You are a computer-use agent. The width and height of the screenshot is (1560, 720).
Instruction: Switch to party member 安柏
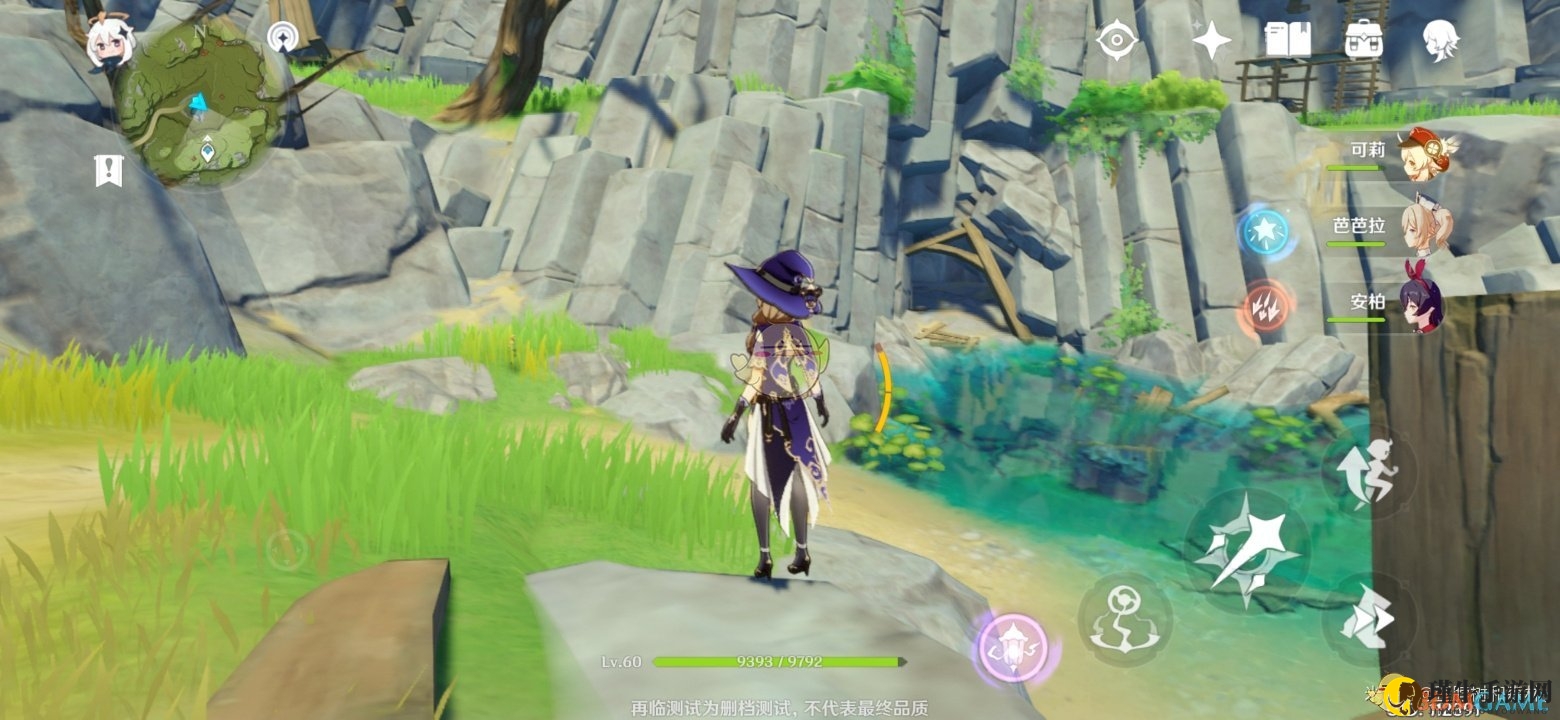click(1420, 306)
